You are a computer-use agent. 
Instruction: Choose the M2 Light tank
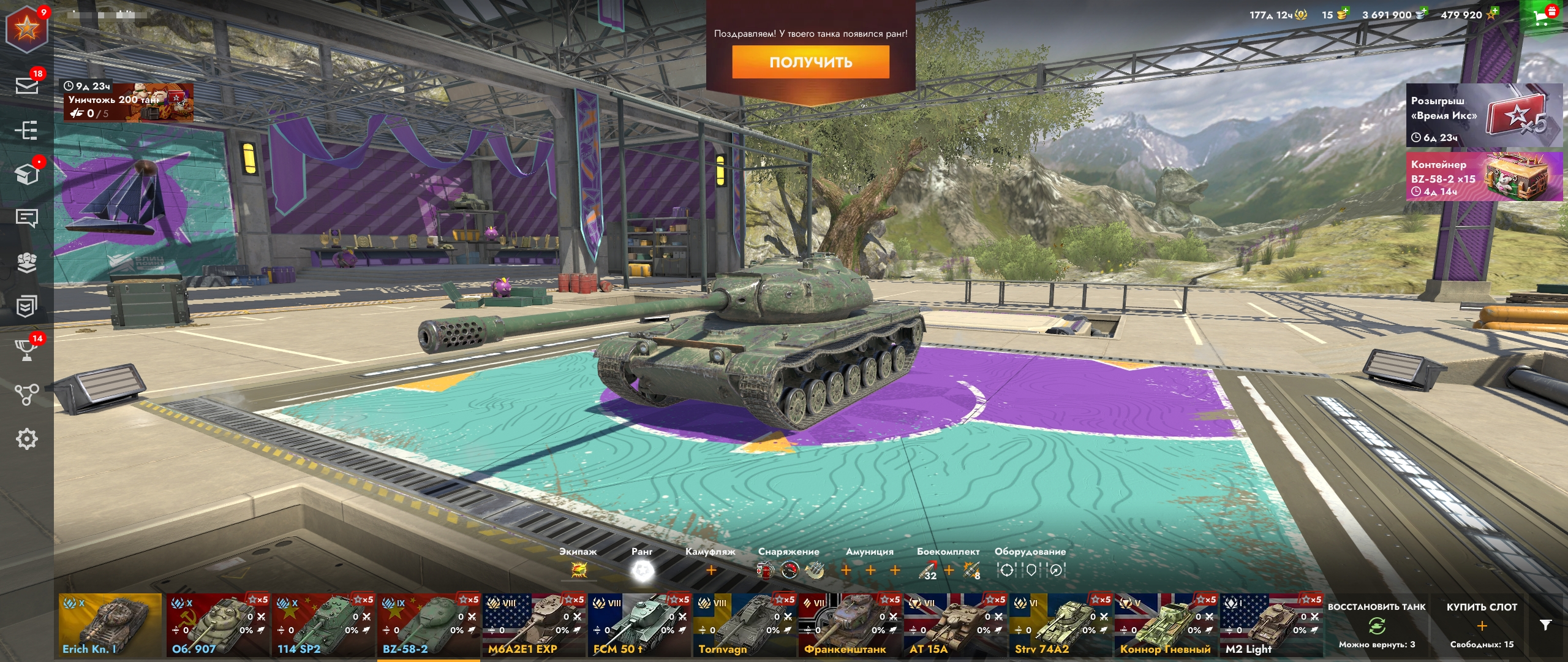1270,625
